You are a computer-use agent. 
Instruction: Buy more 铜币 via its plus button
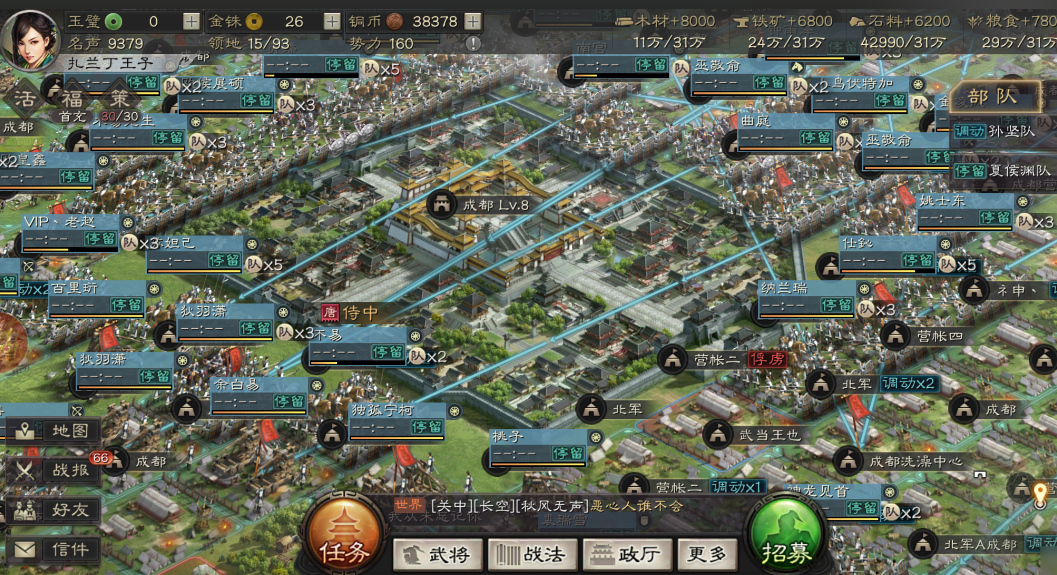[473, 21]
